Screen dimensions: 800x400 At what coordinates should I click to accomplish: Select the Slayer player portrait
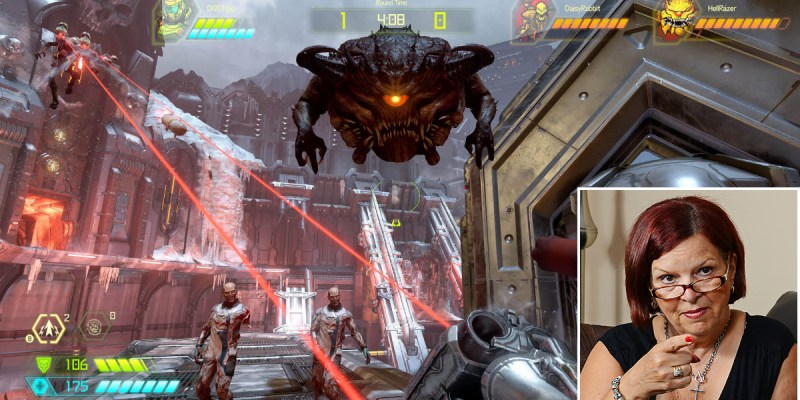click(x=172, y=21)
